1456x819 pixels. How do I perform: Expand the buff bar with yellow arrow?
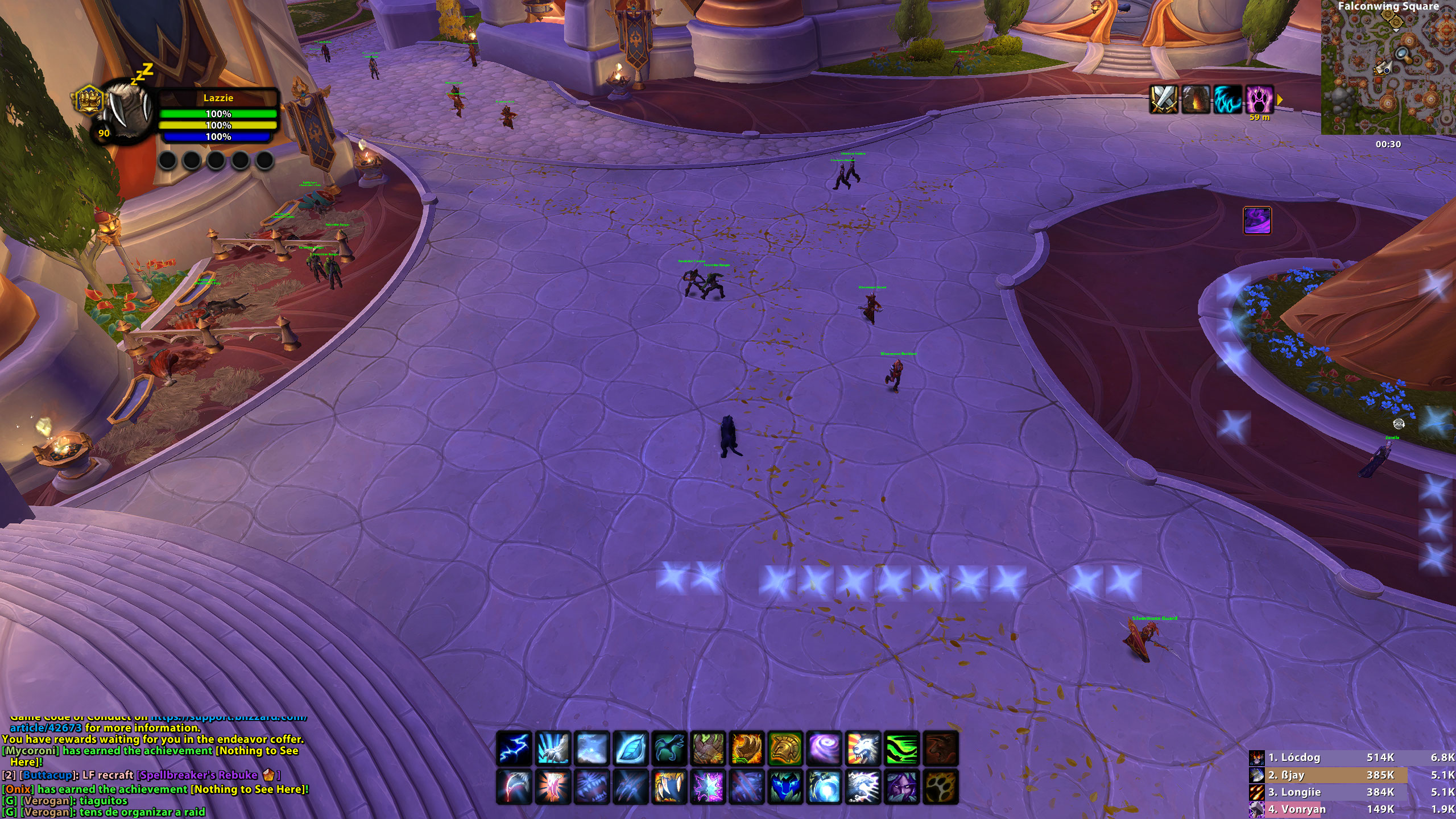click(1280, 100)
